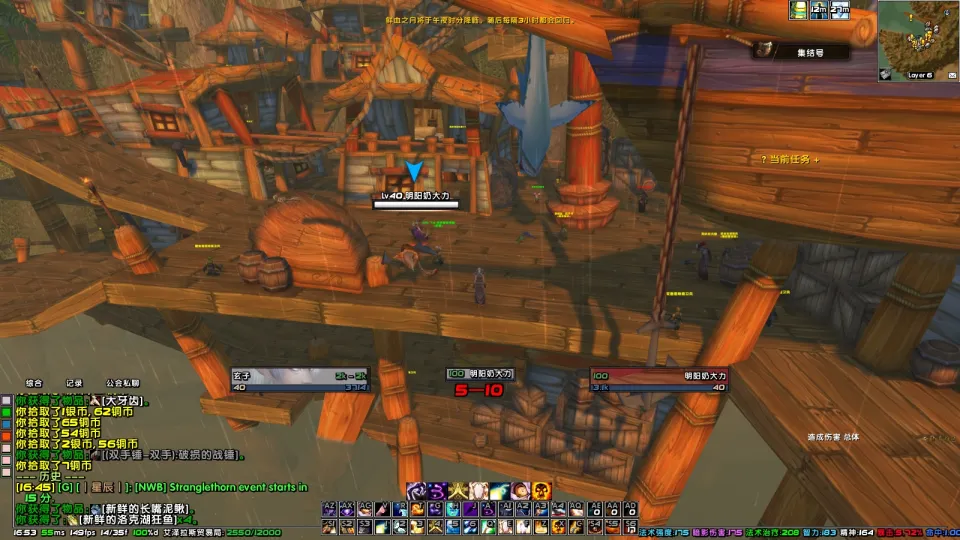Select the 公会私聊 chat tab
The image size is (960, 540).
pos(122,382)
